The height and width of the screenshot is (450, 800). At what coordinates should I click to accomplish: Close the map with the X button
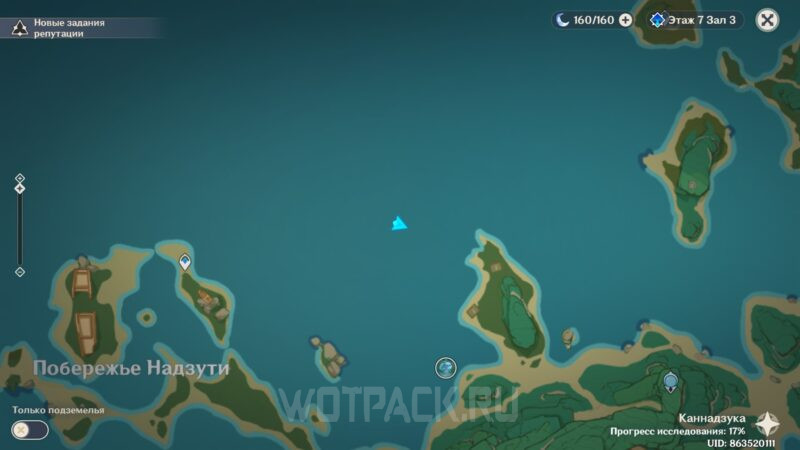pyautogui.click(x=767, y=19)
